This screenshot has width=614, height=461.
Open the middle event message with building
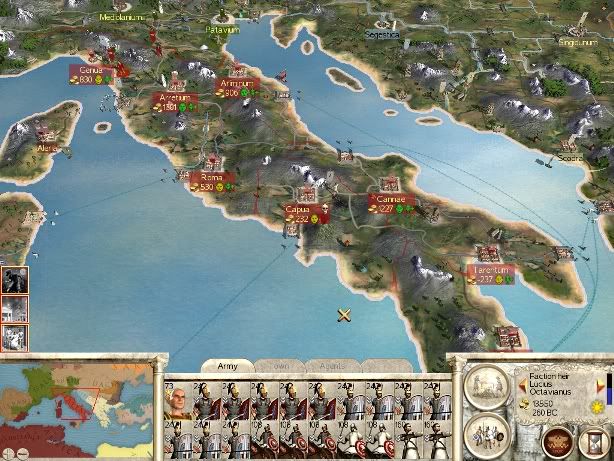[14, 309]
